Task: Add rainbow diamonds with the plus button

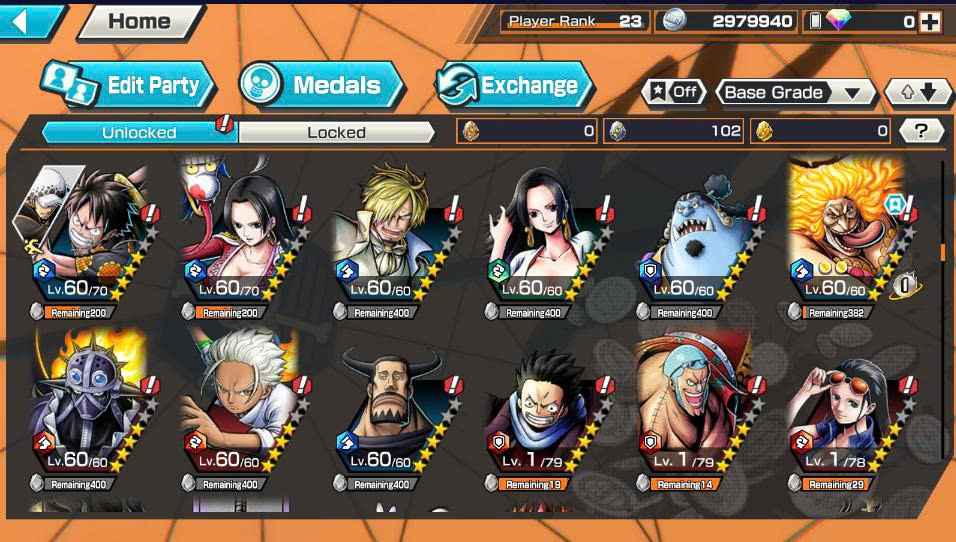Action: (x=930, y=21)
